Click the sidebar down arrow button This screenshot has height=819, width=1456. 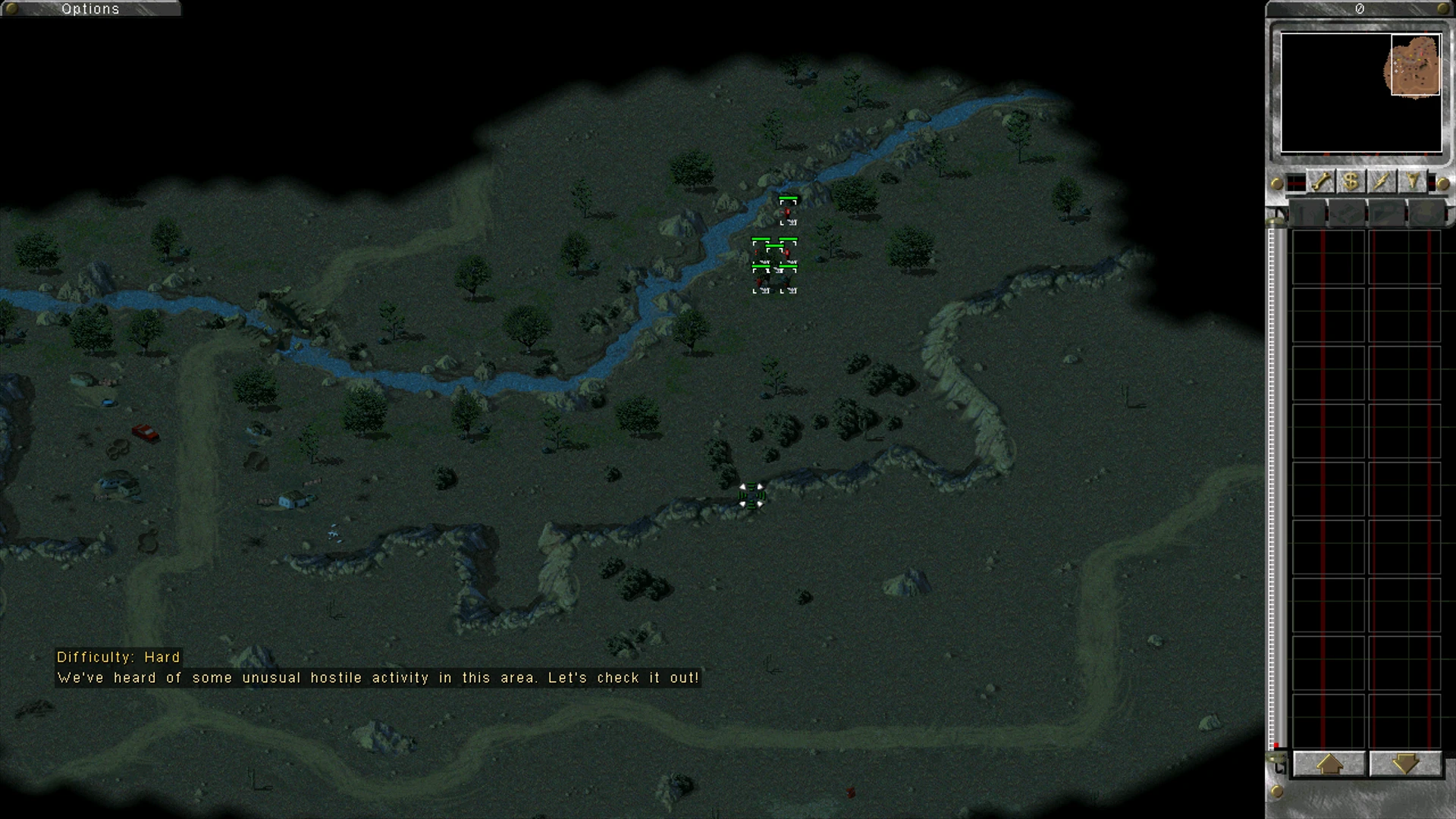coord(1404,764)
